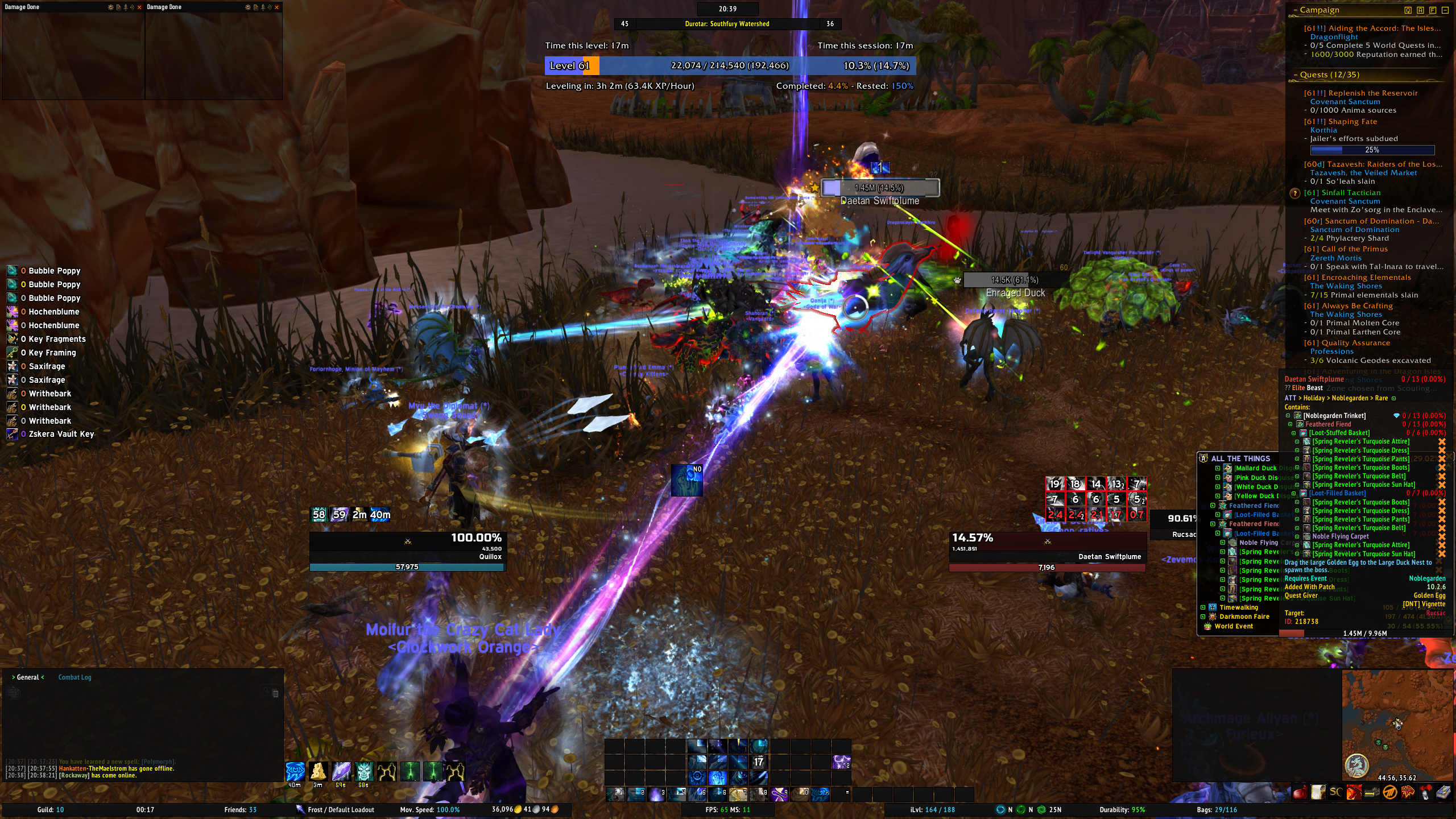Open the Bags 29/116 data panel
Viewport: 1456px width, 819px height.
tap(1217, 810)
